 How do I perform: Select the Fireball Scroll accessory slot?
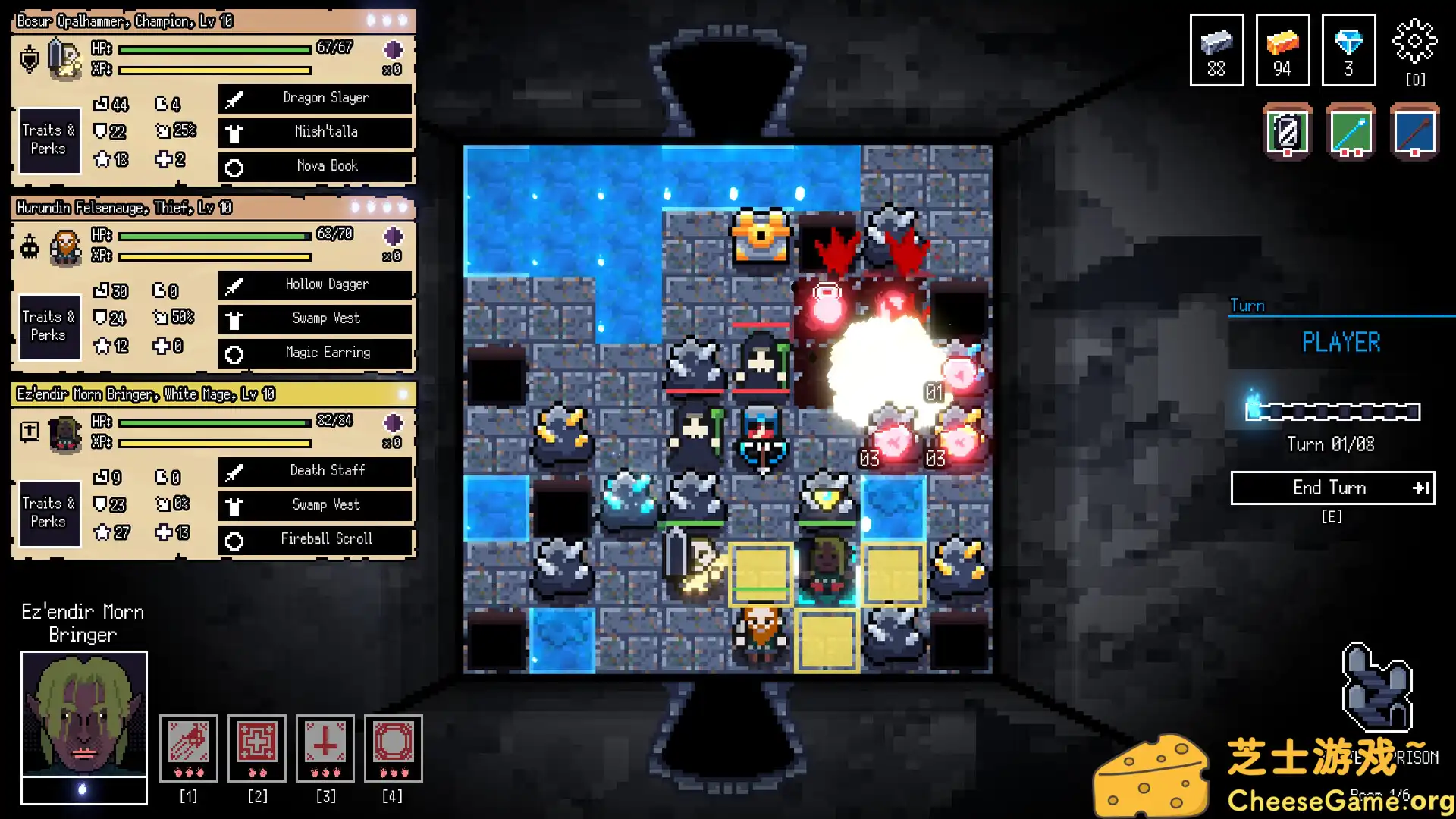point(315,539)
